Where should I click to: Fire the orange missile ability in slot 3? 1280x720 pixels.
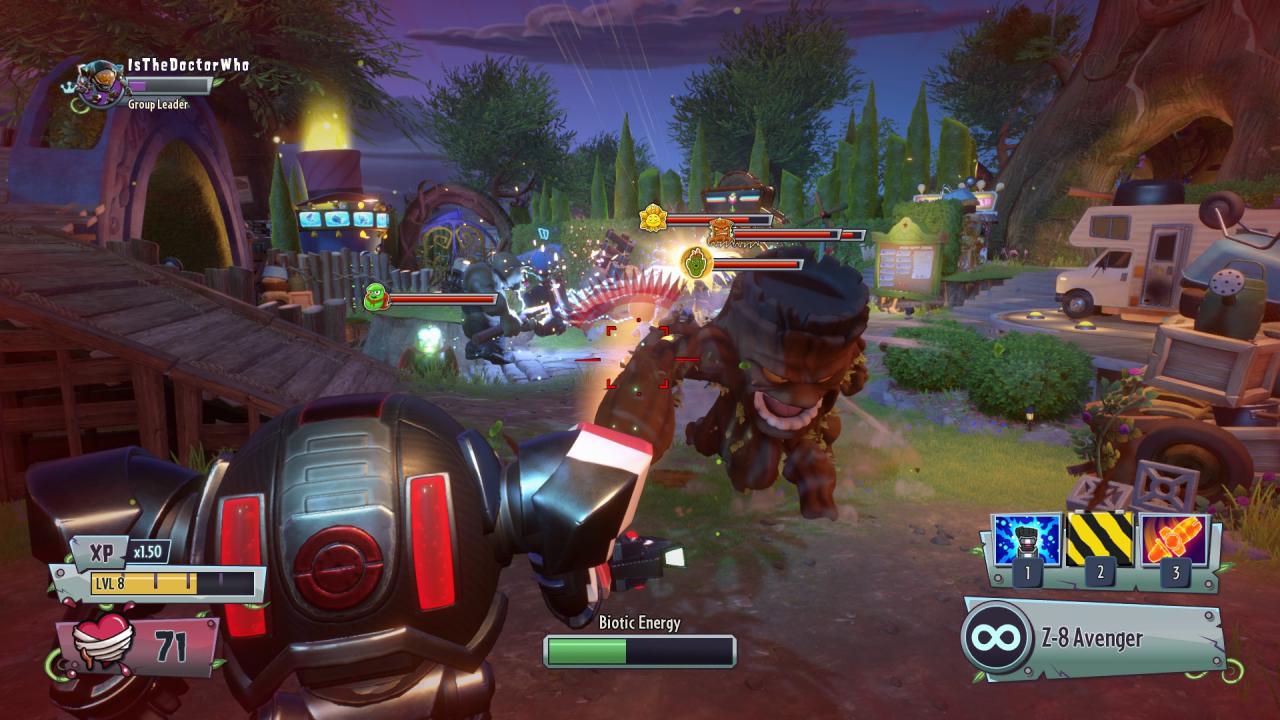pos(1174,541)
